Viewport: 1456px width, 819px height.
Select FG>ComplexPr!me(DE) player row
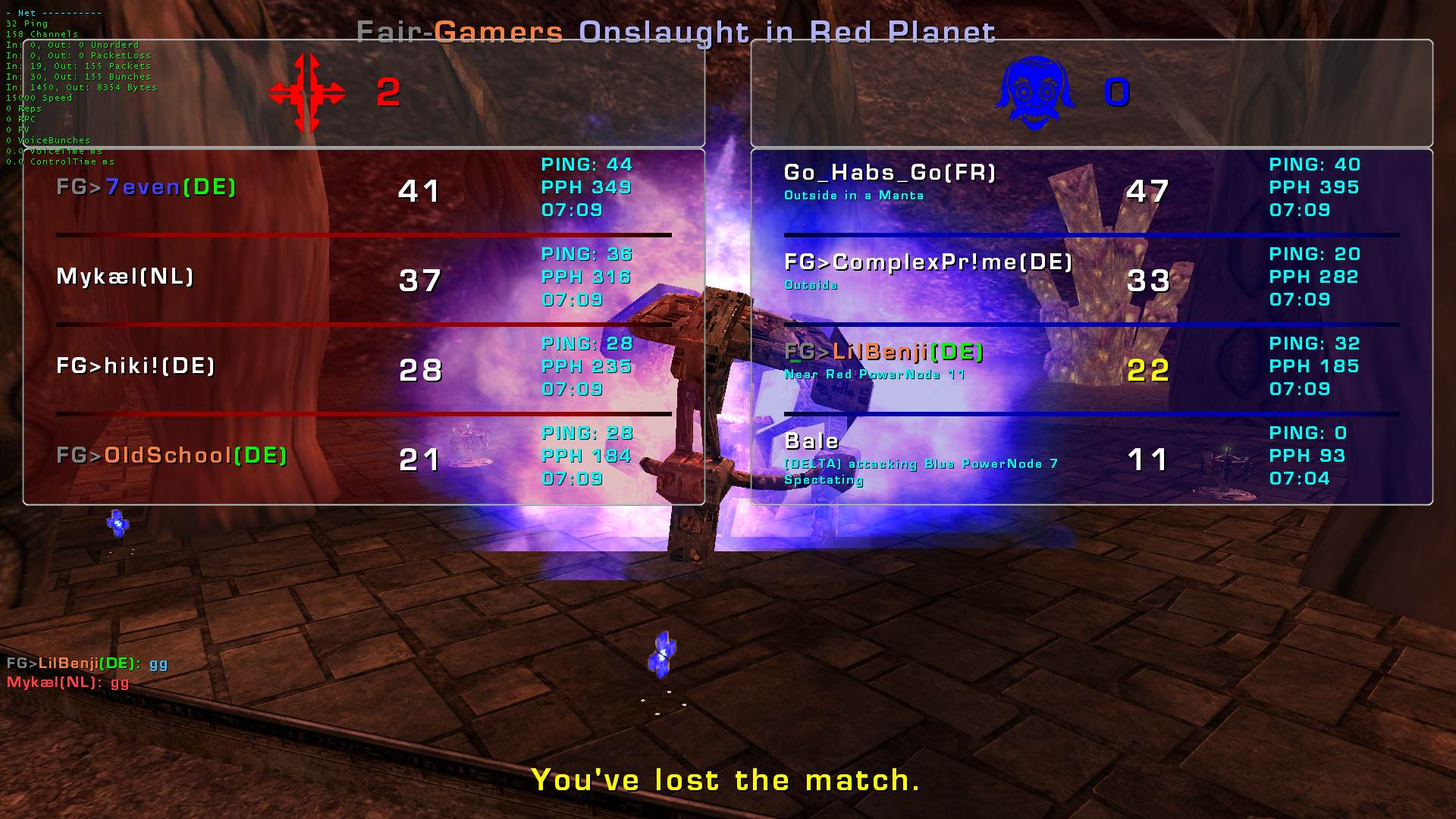[x=928, y=262]
